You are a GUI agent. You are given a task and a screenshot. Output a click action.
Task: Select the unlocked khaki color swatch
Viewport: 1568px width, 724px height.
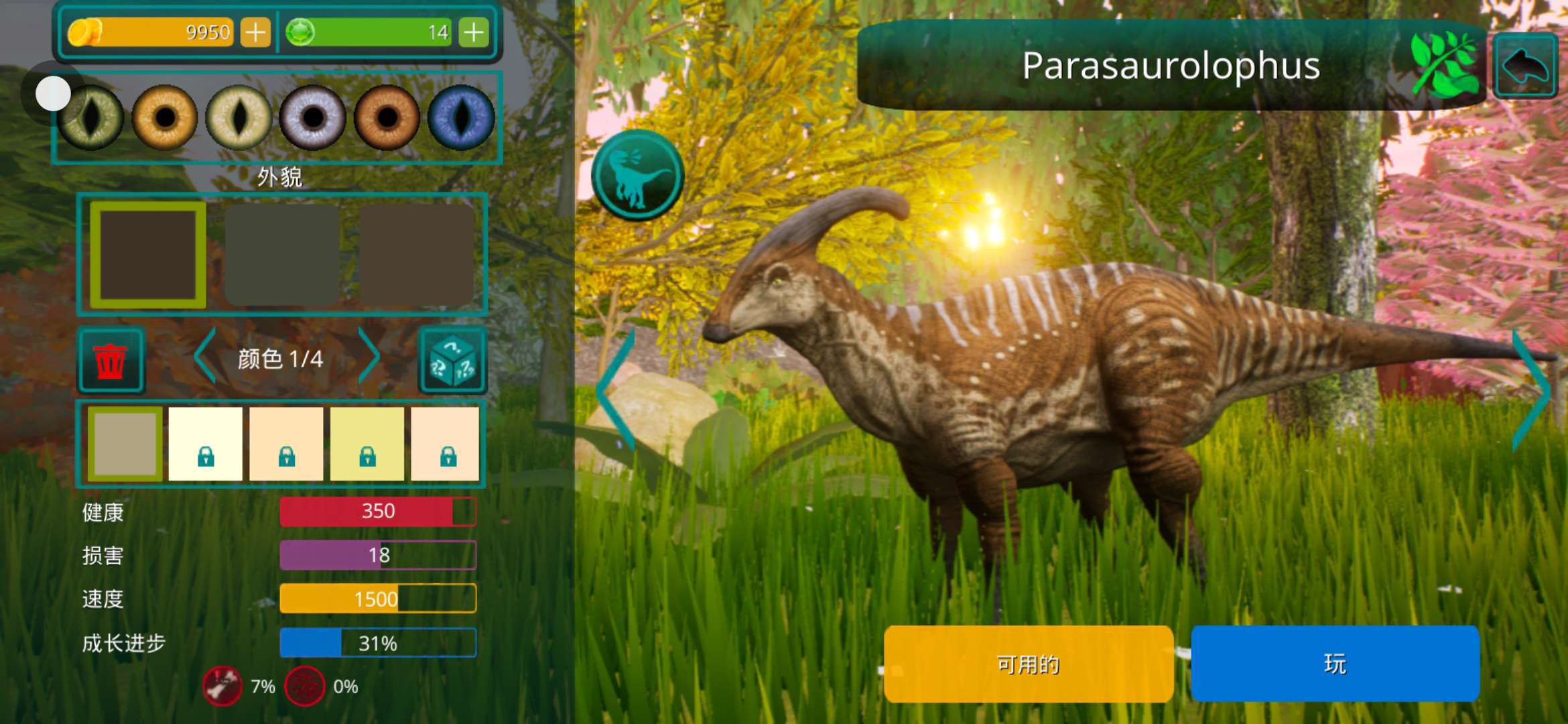point(125,444)
